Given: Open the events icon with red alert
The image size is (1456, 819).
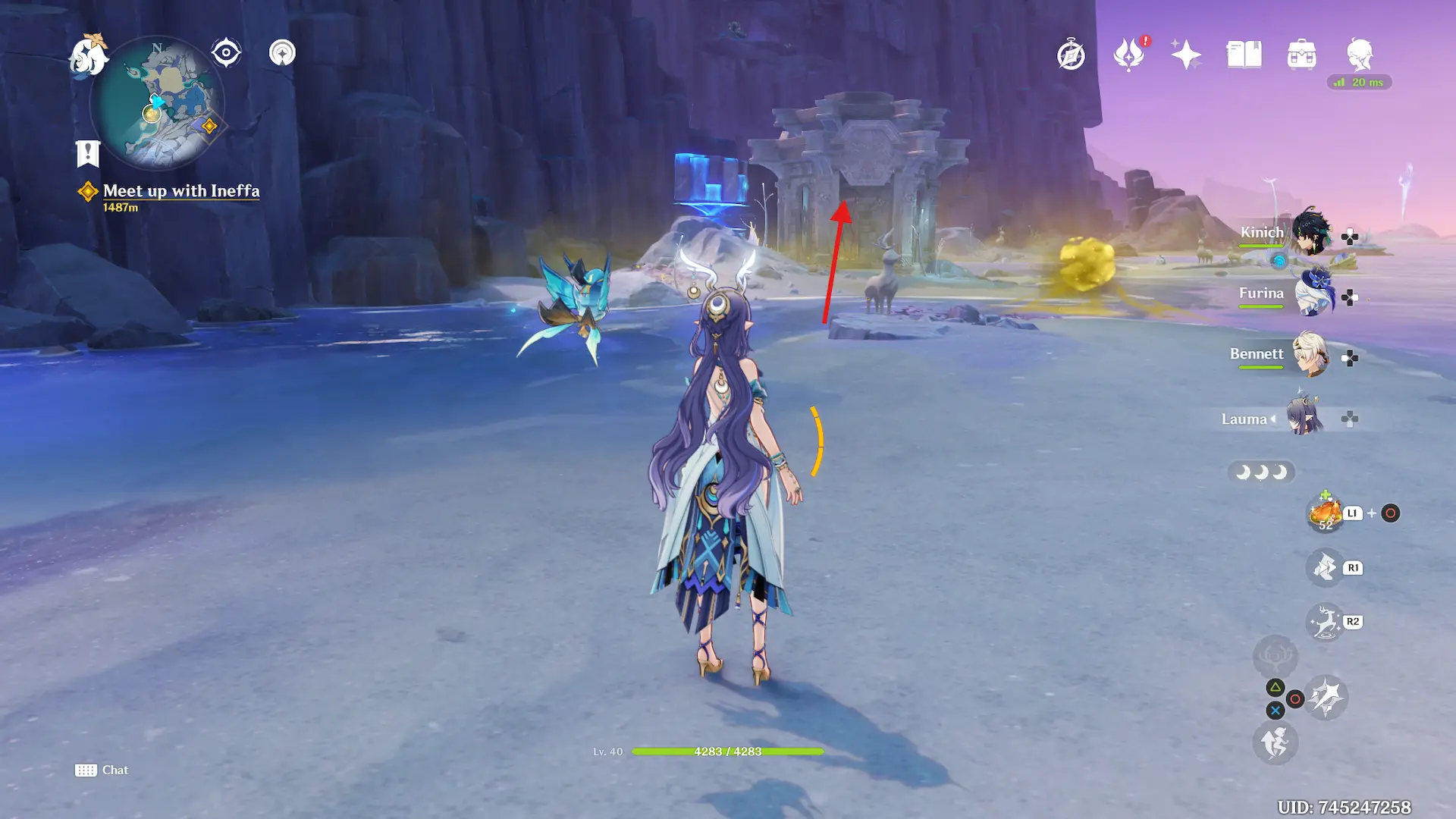Looking at the screenshot, I should coord(1128,55).
